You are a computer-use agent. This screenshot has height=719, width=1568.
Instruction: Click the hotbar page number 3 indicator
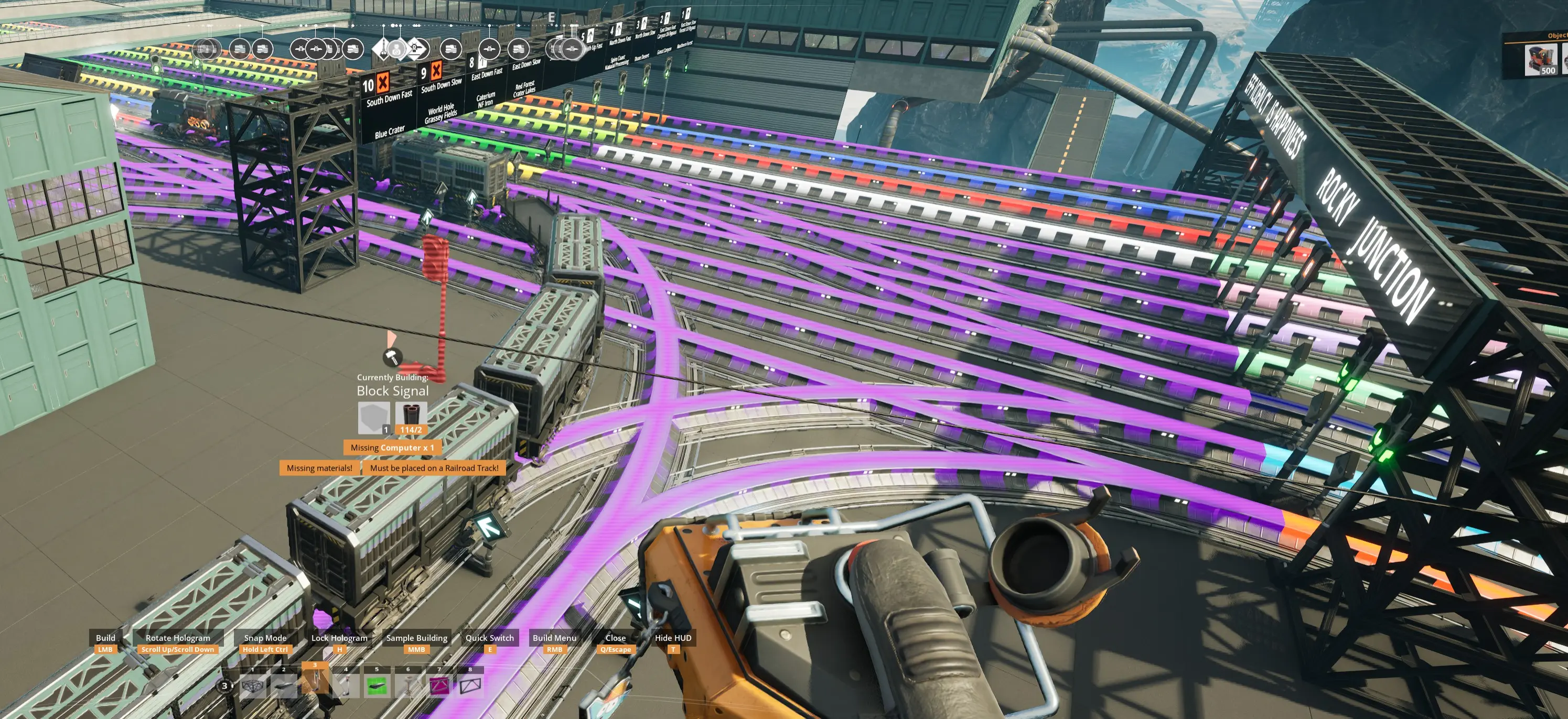click(224, 685)
